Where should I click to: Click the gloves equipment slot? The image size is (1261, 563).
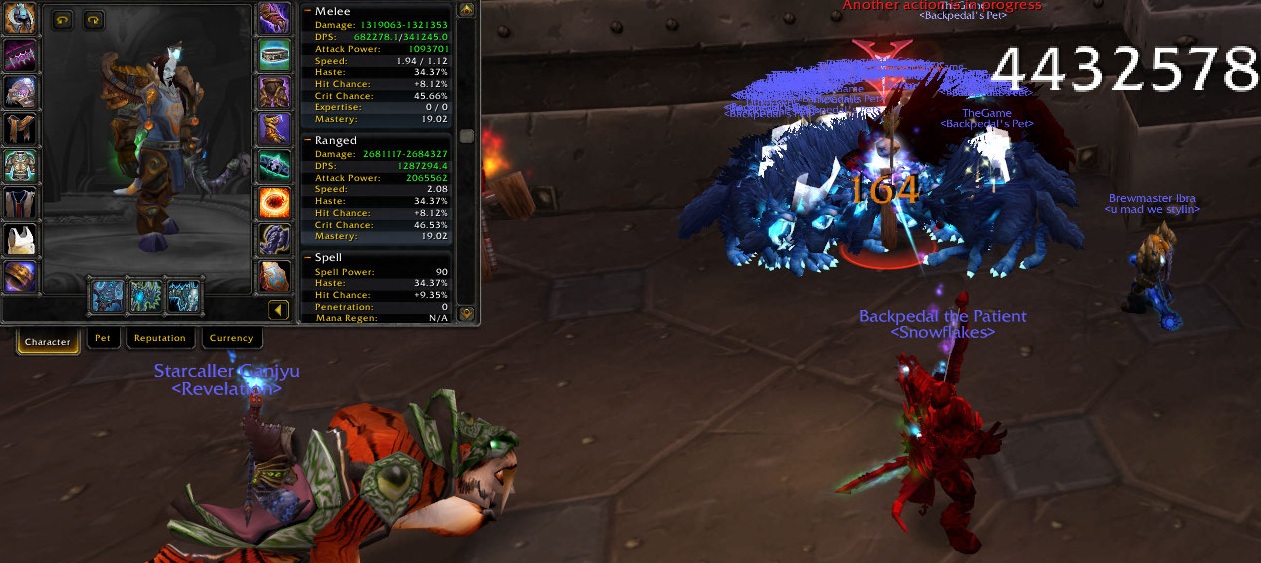(274, 17)
